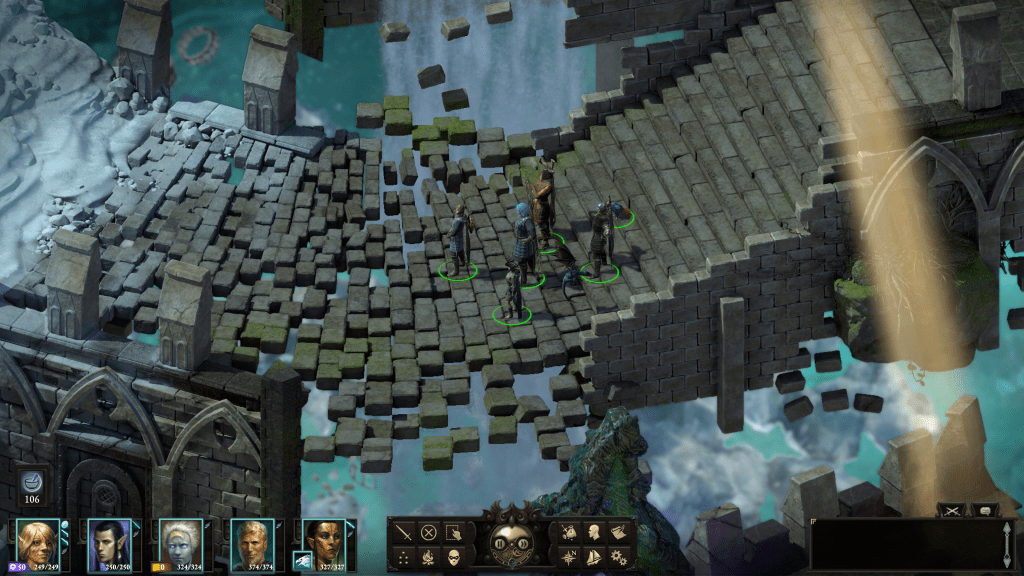Viewport: 1024px width, 576px height.
Task: Toggle stealth with the masked face button
Action: 454,557
